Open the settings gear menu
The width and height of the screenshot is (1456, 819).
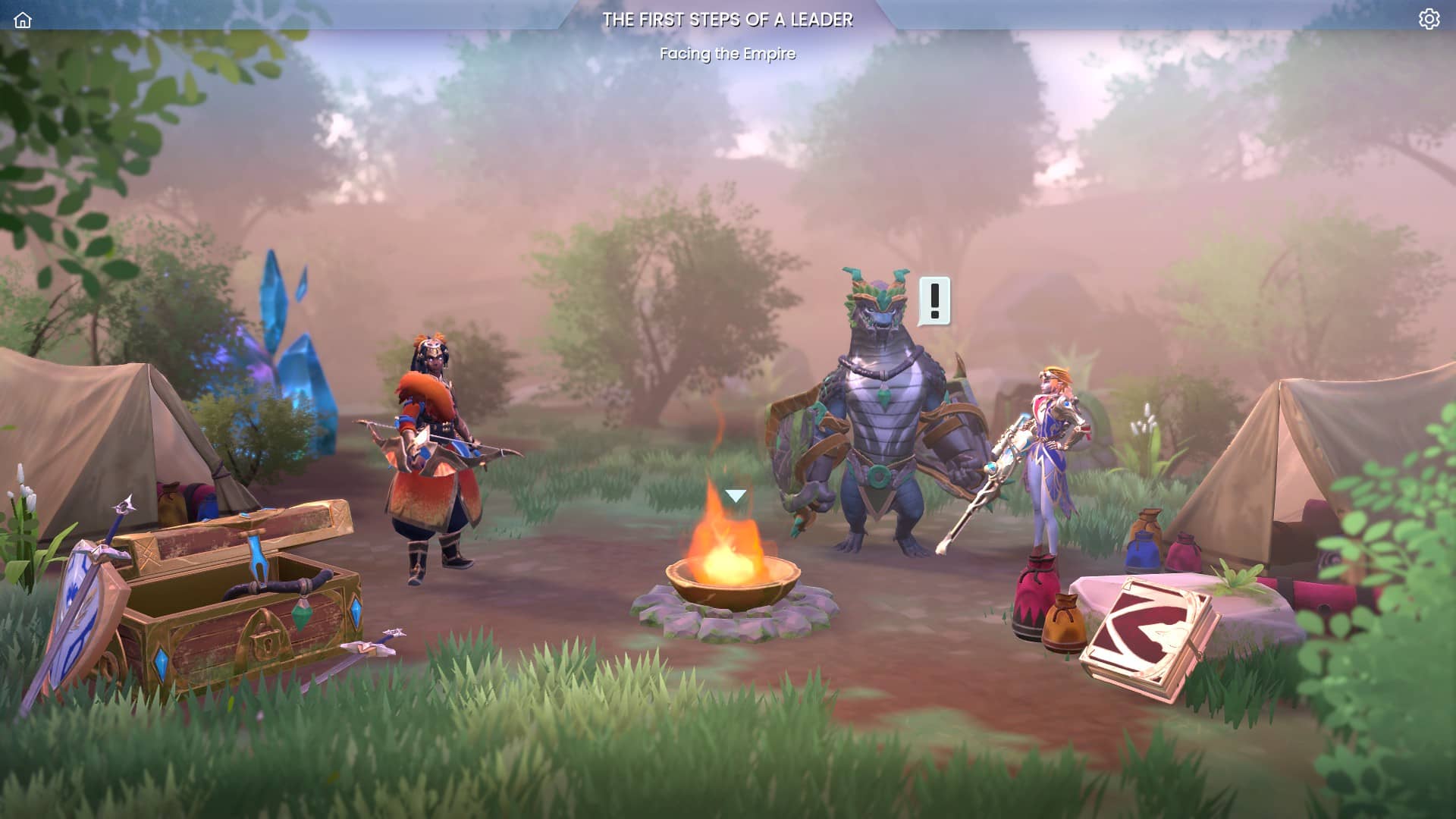pyautogui.click(x=1429, y=19)
